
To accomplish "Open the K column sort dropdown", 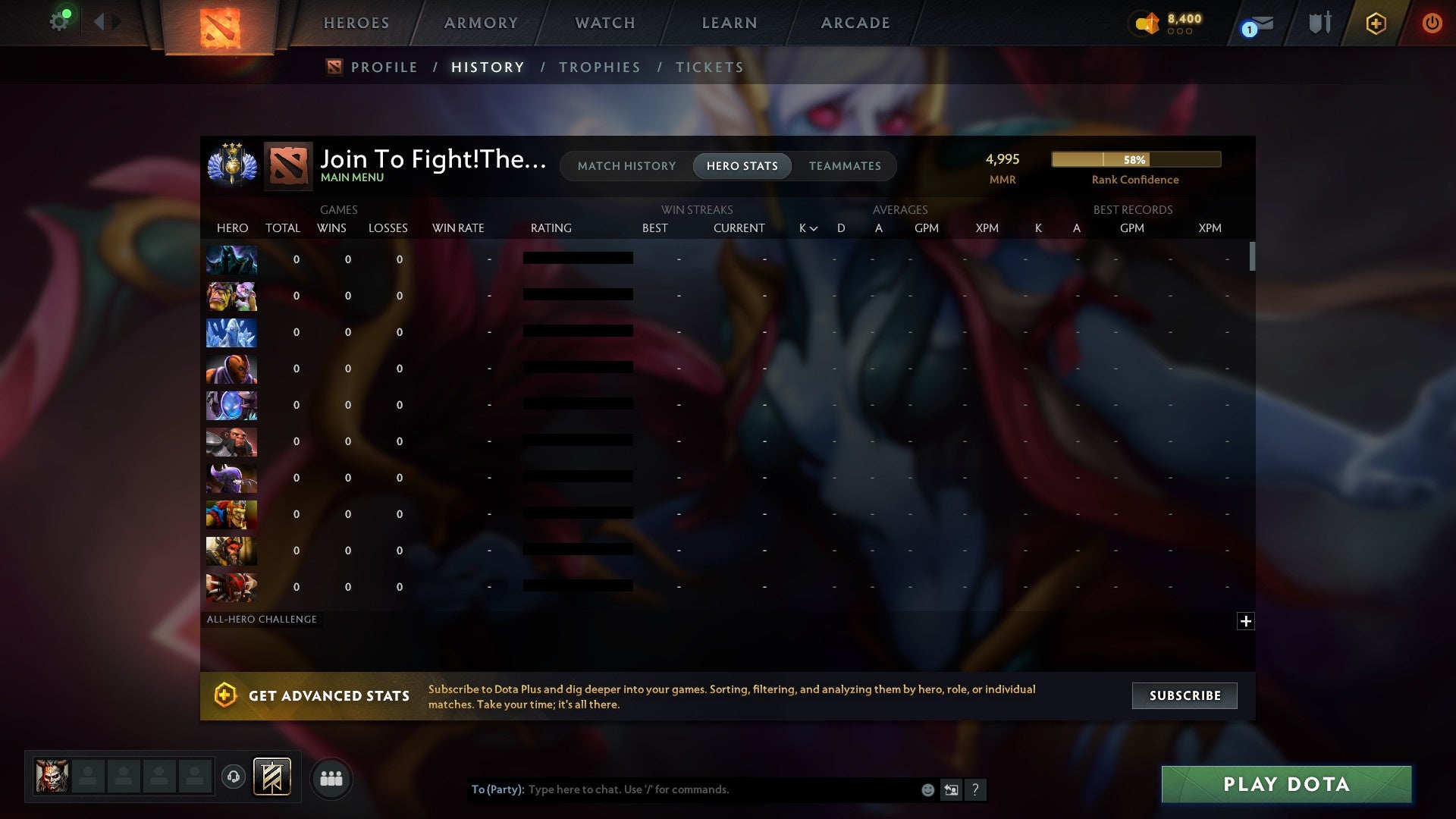I will coord(807,227).
